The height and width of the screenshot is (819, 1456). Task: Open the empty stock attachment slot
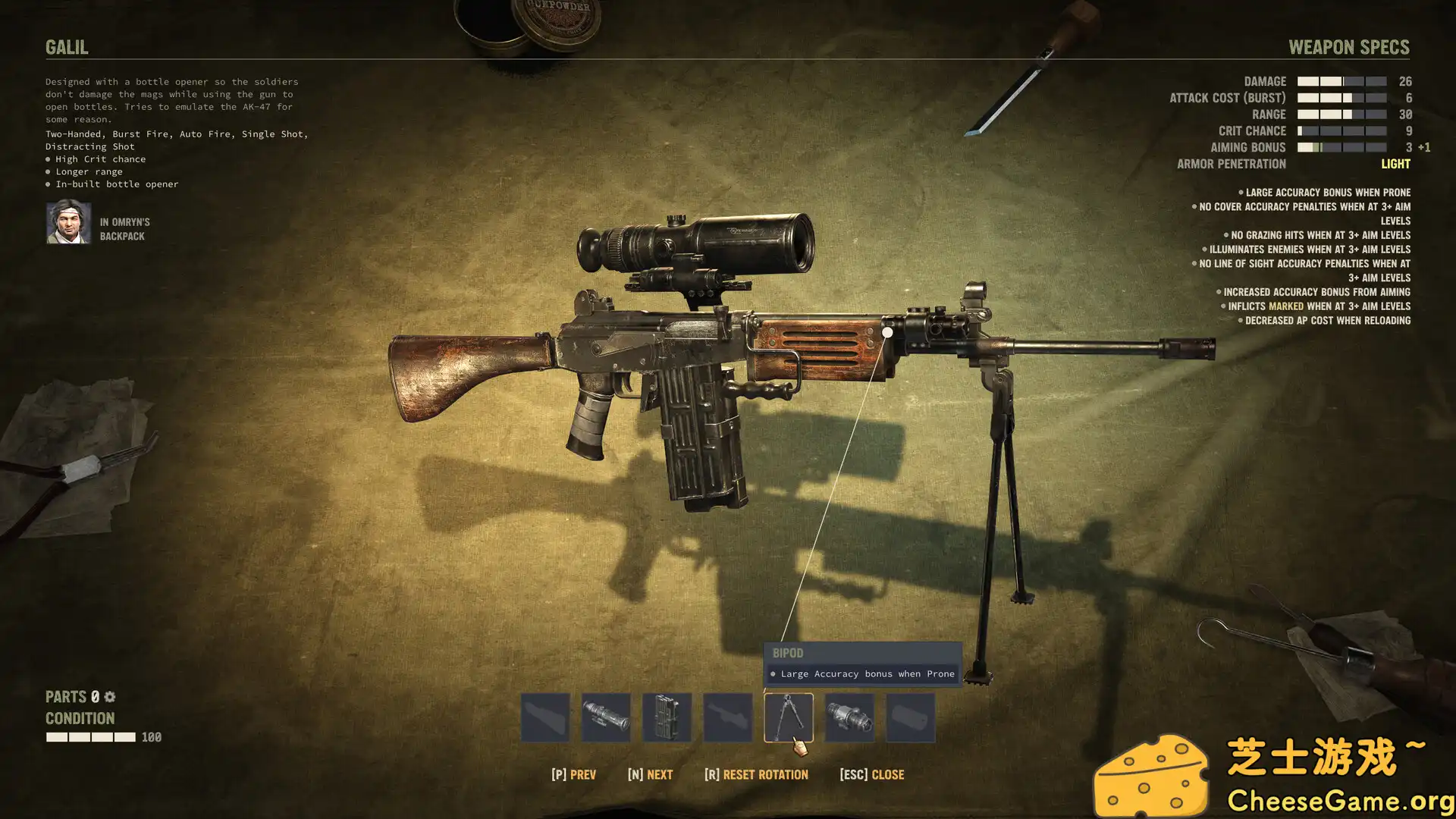coord(545,717)
